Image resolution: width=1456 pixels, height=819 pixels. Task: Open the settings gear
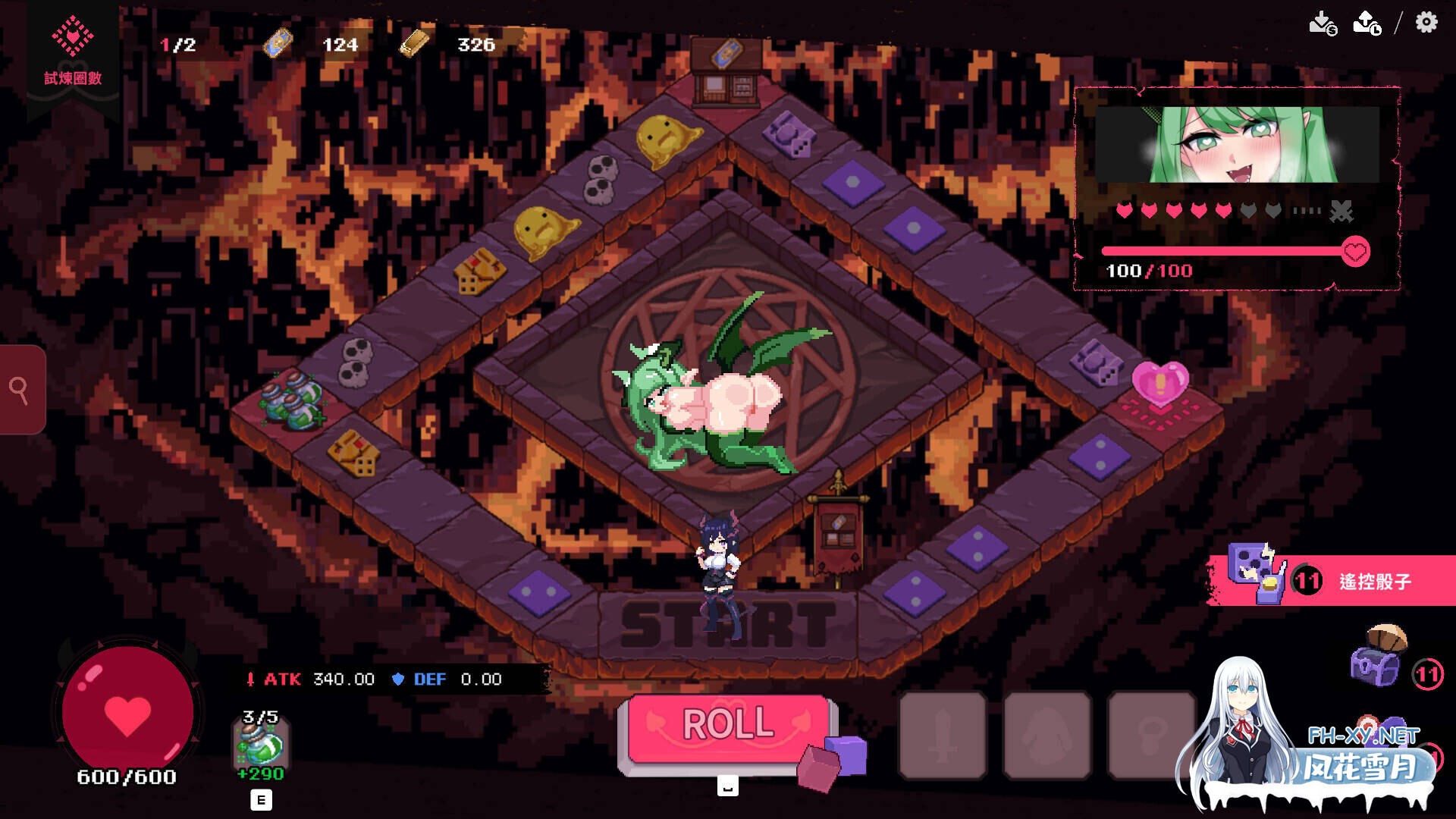coord(1426,23)
